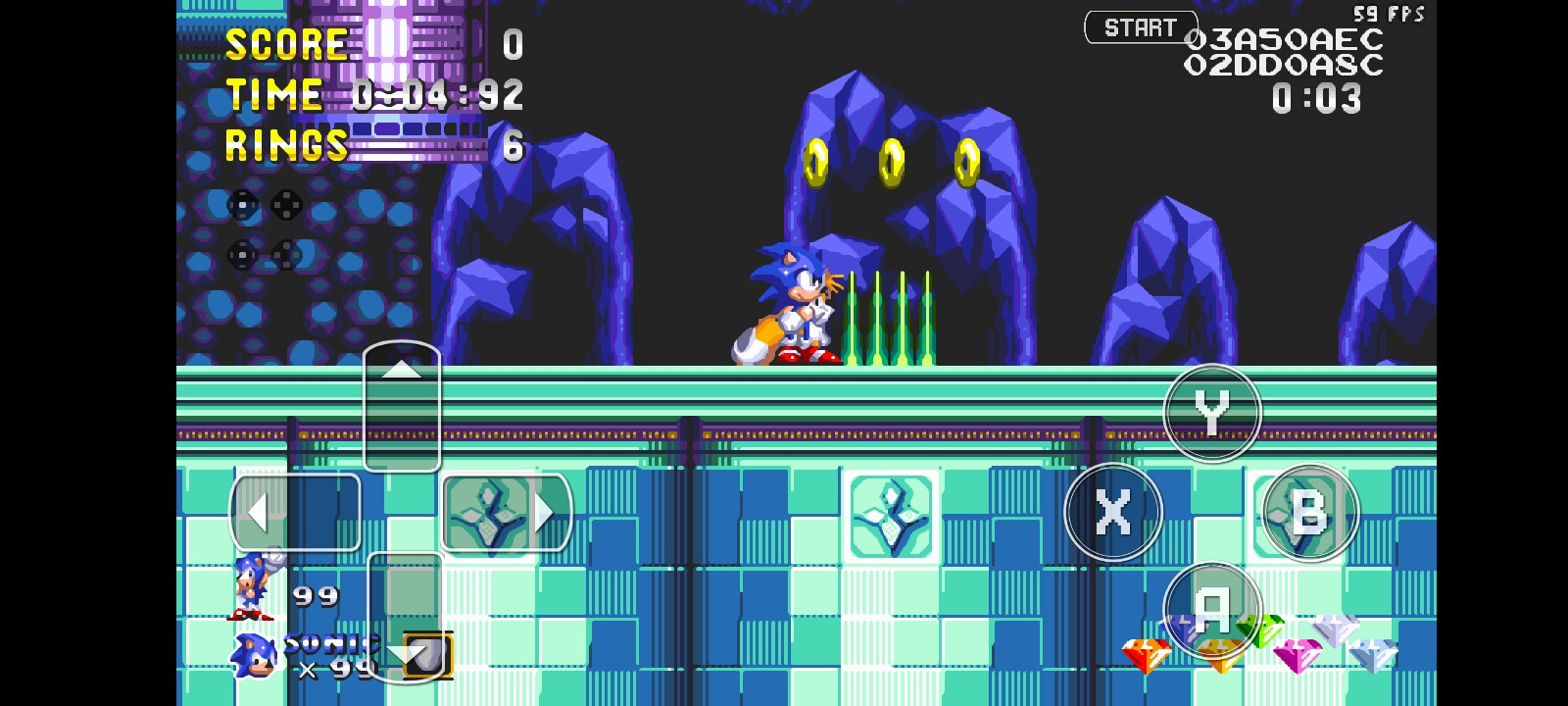Select the golden chaos emerald
The height and width of the screenshot is (706, 1568).
click(x=1219, y=652)
